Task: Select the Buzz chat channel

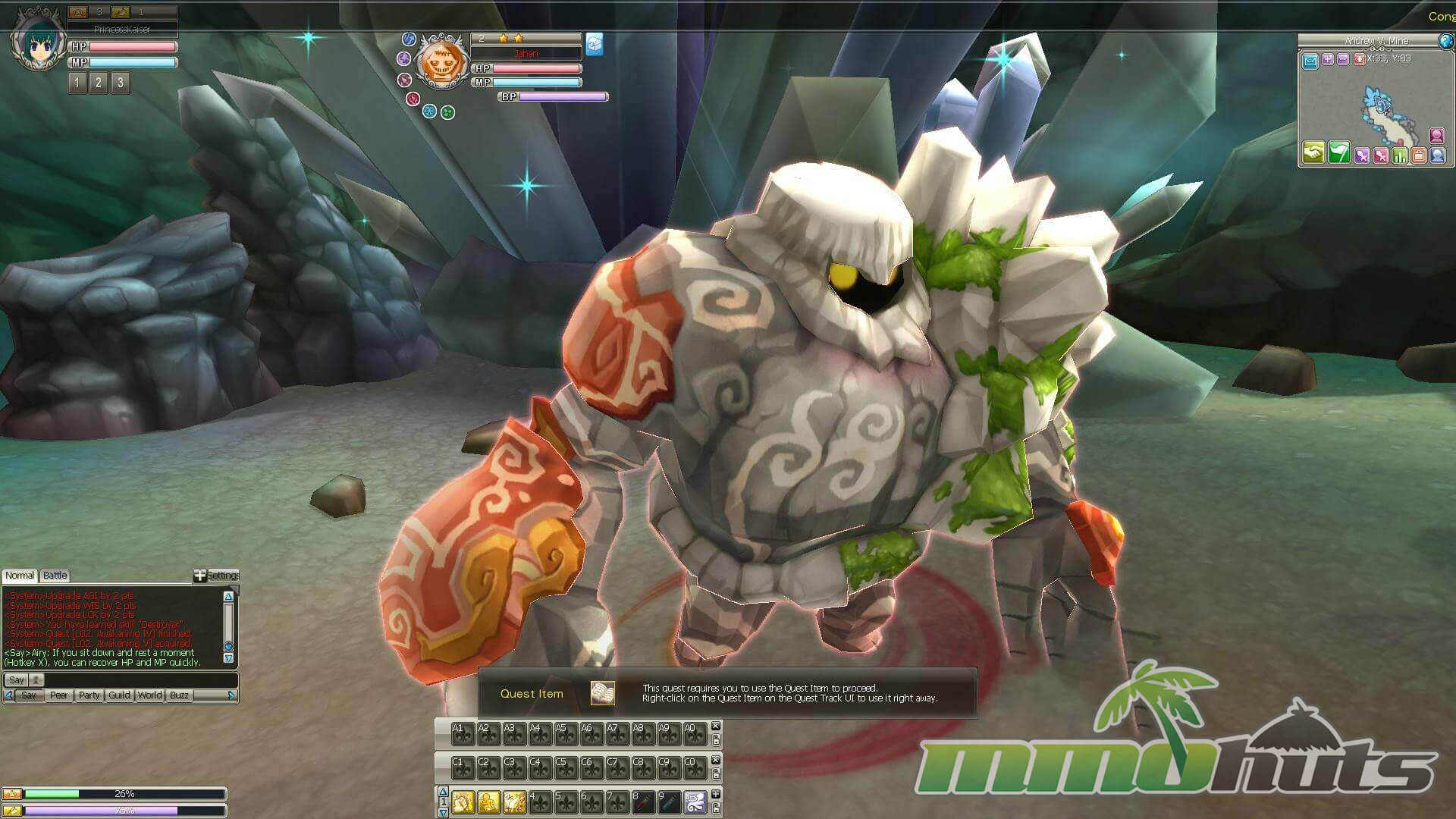Action: [179, 695]
